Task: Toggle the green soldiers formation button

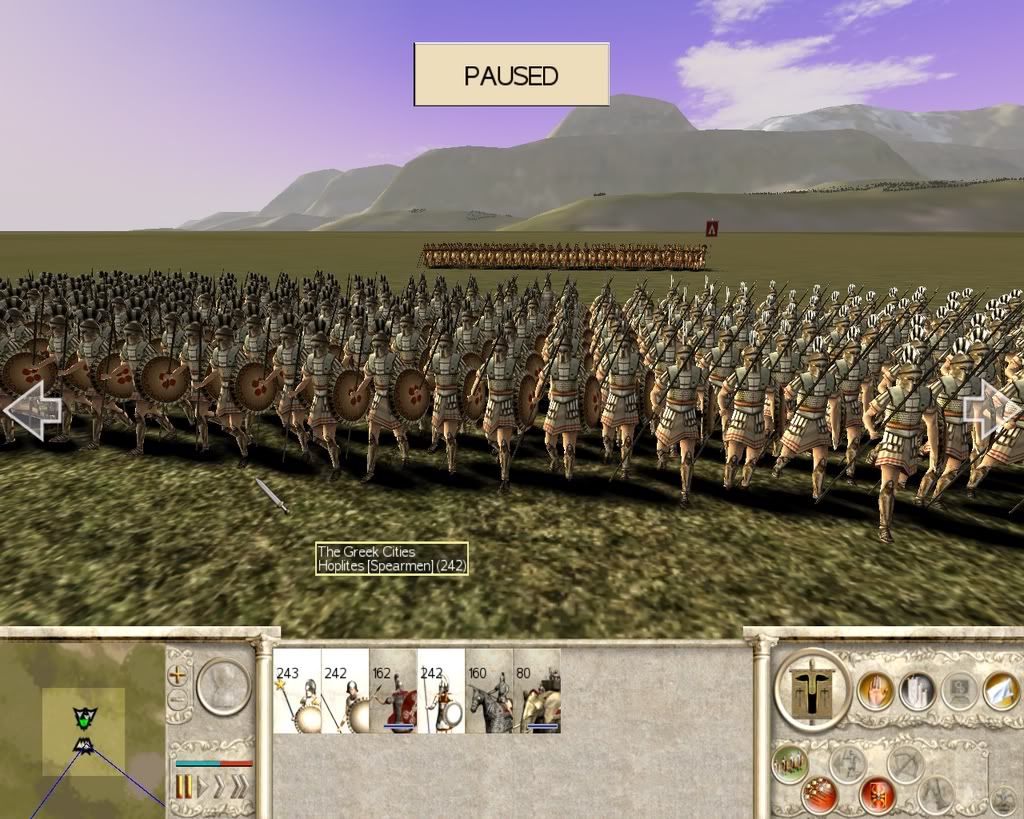Action: coord(790,763)
